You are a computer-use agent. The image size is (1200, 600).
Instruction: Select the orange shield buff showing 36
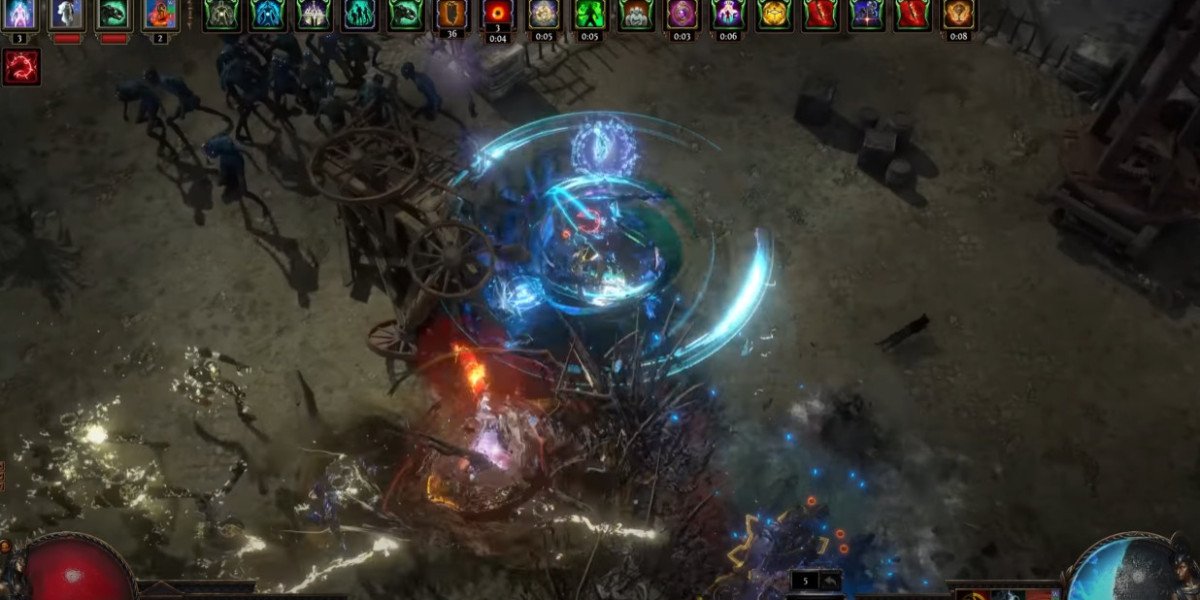(451, 13)
